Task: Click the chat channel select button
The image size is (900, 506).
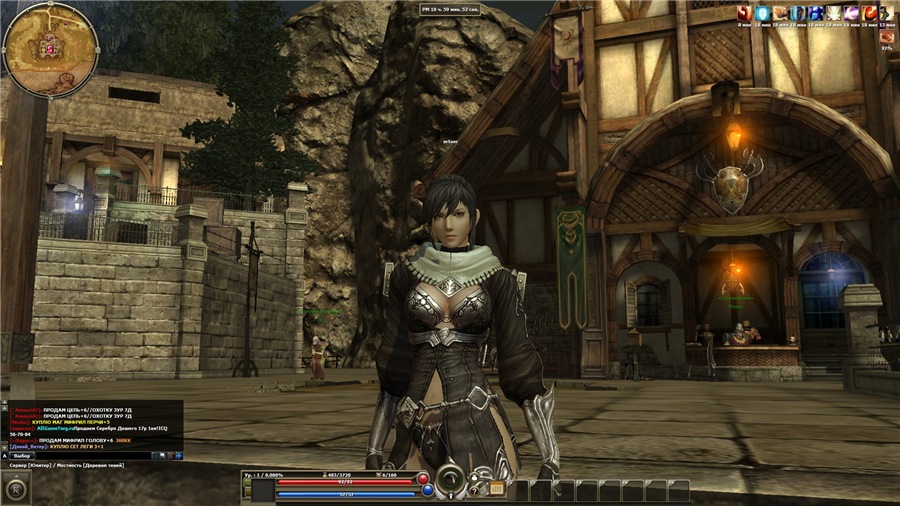Action: (21, 455)
